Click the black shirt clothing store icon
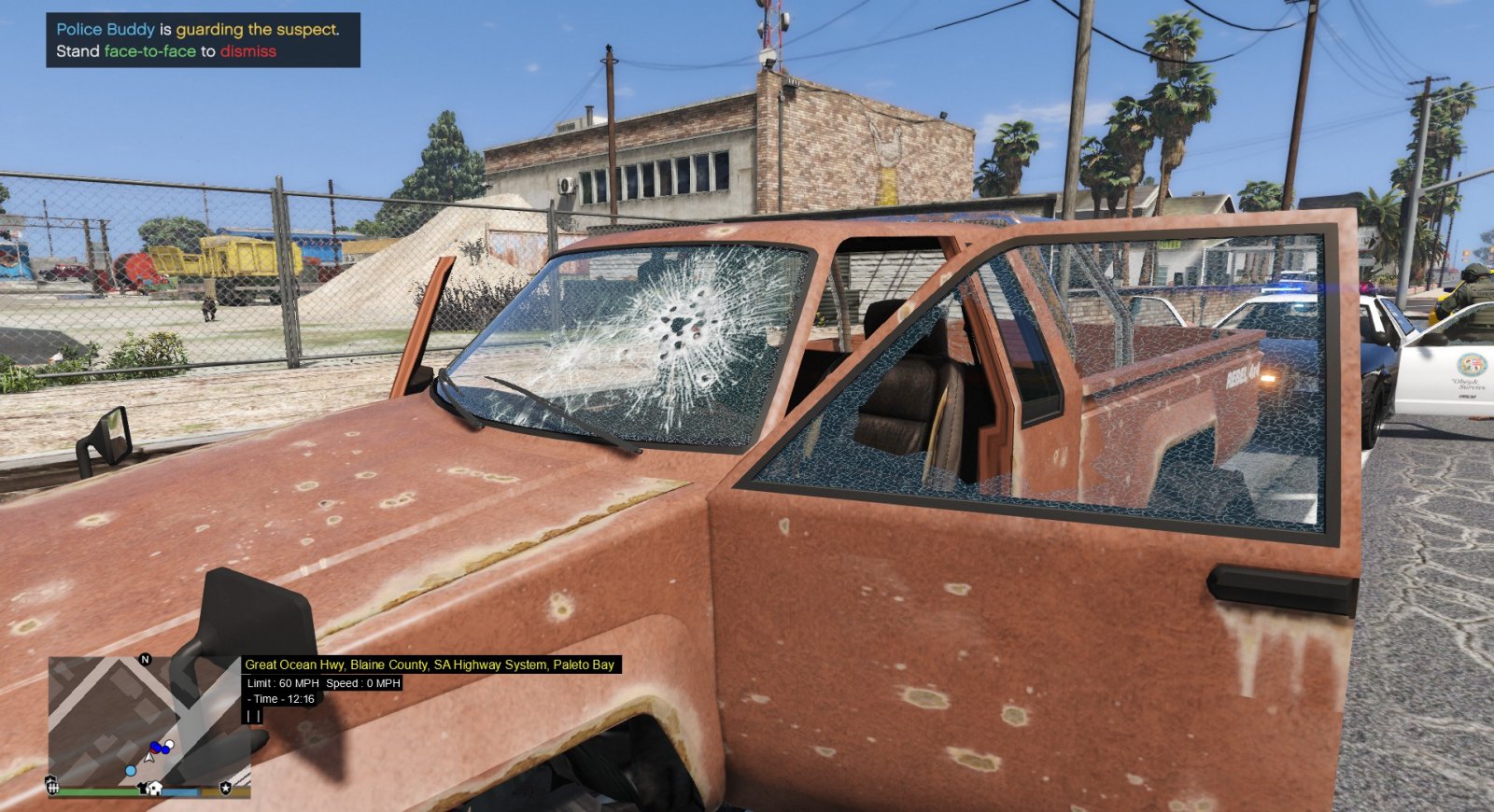The image size is (1494, 812). (x=143, y=789)
